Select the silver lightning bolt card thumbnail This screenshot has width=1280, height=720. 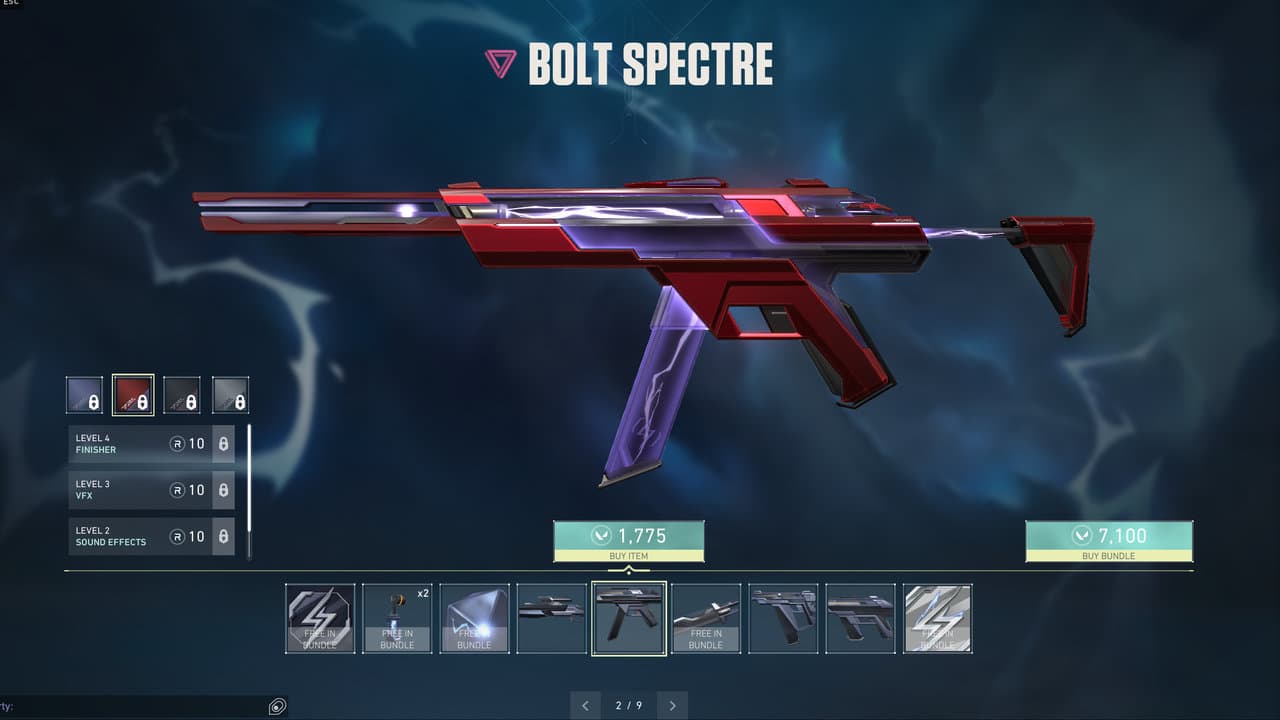click(938, 618)
